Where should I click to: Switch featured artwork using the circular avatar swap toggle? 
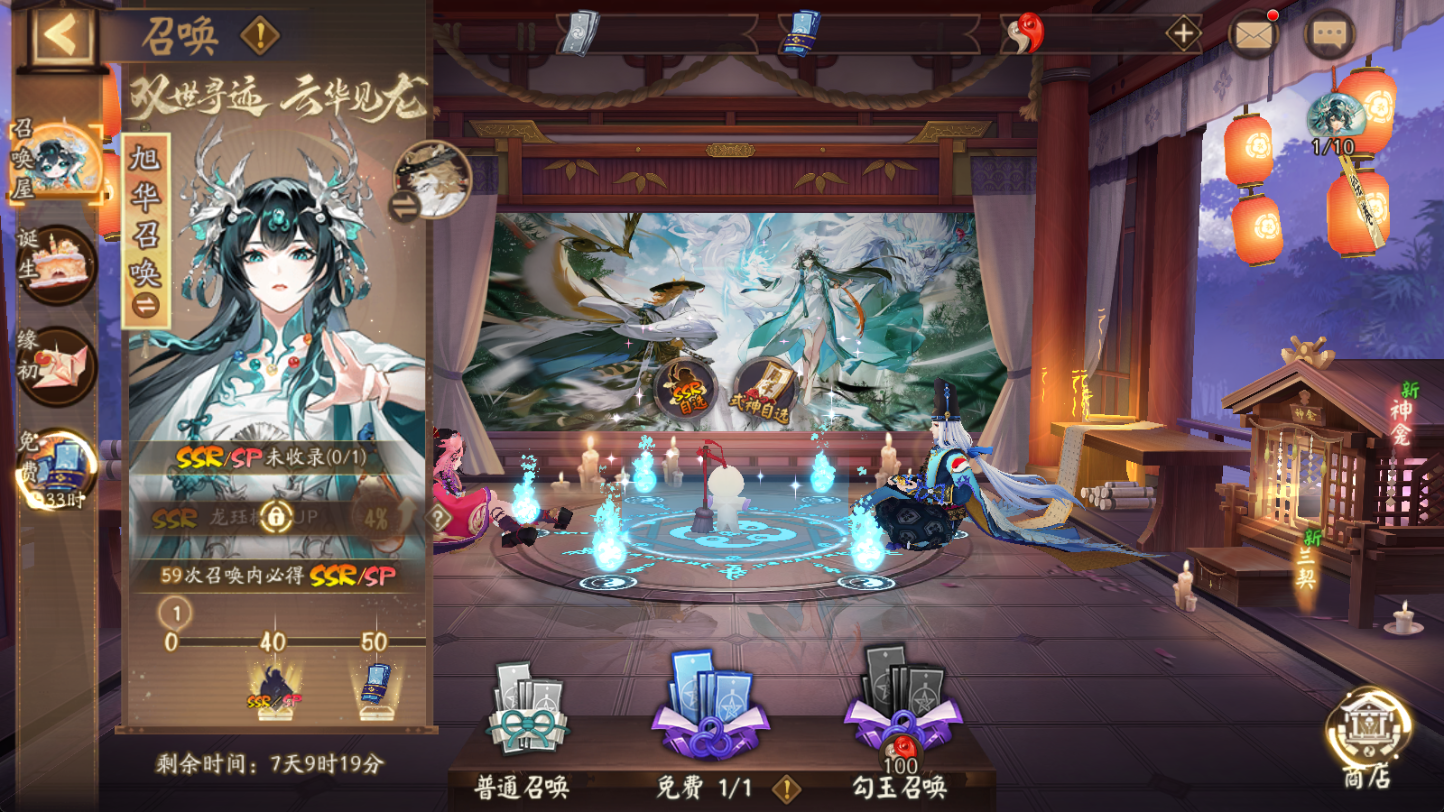[433, 178]
